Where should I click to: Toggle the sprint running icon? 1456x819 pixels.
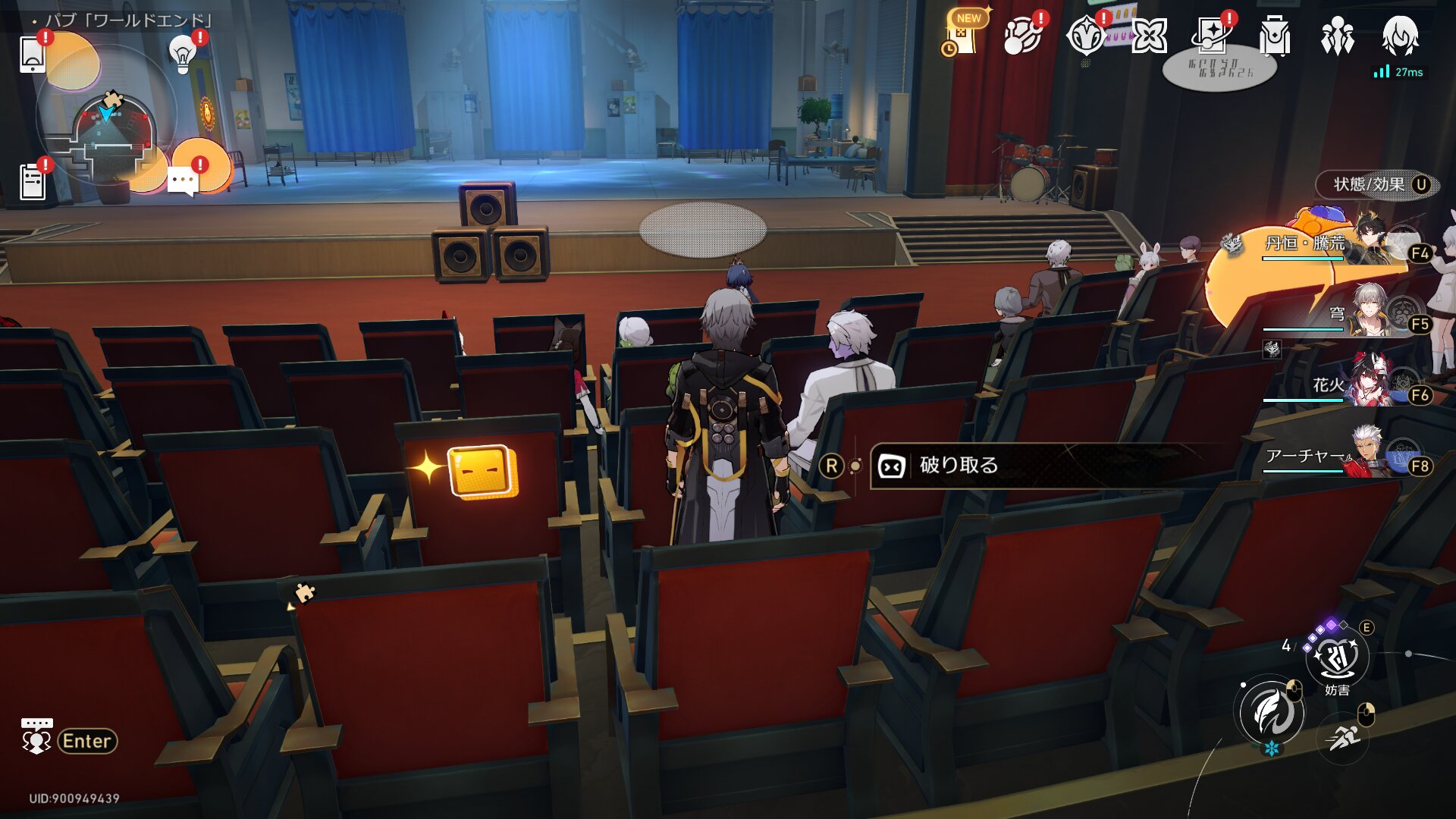[x=1343, y=736]
